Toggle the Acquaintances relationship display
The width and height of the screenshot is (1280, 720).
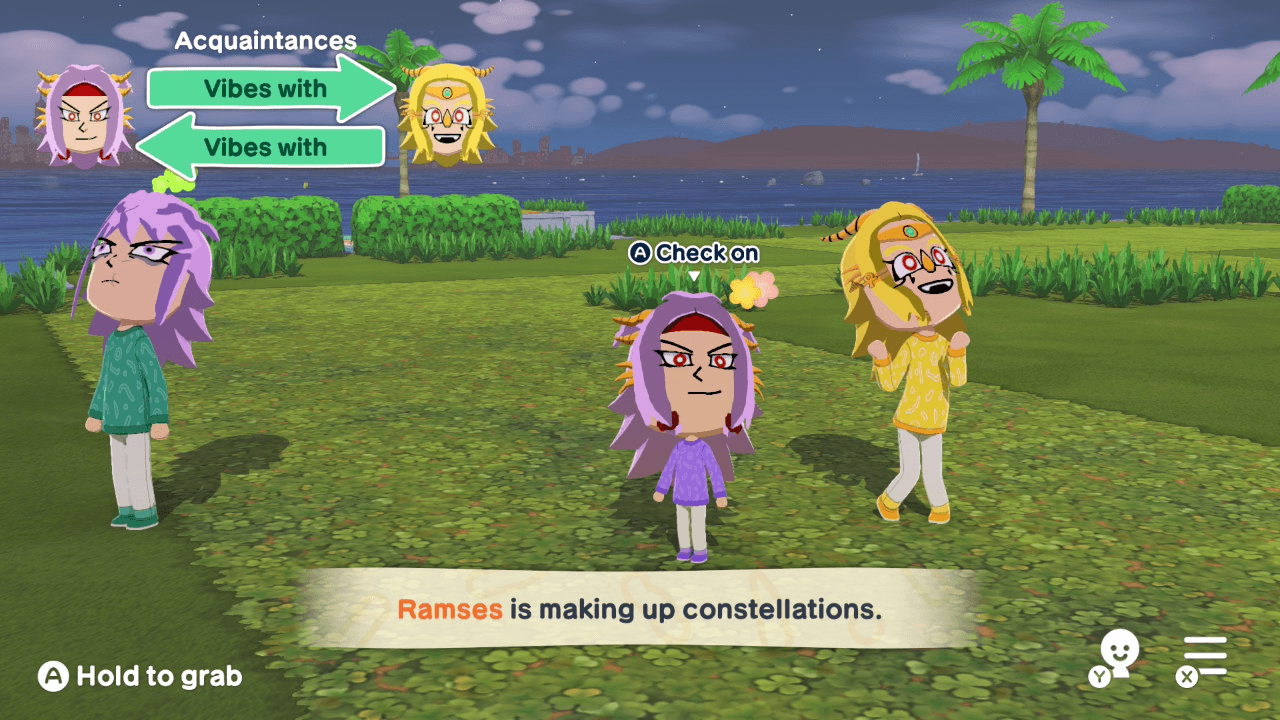[x=265, y=41]
